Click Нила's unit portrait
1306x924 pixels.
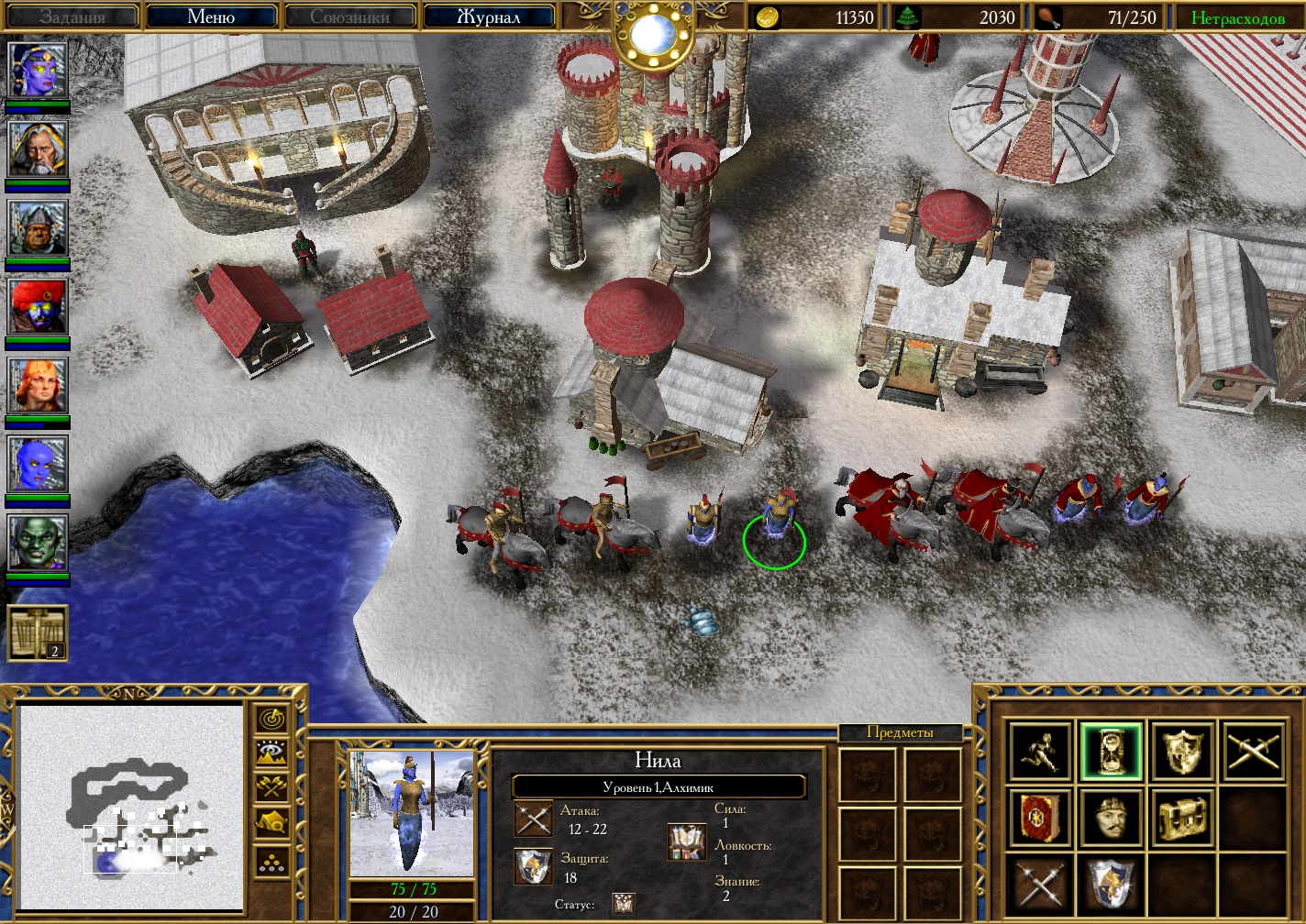[412, 813]
